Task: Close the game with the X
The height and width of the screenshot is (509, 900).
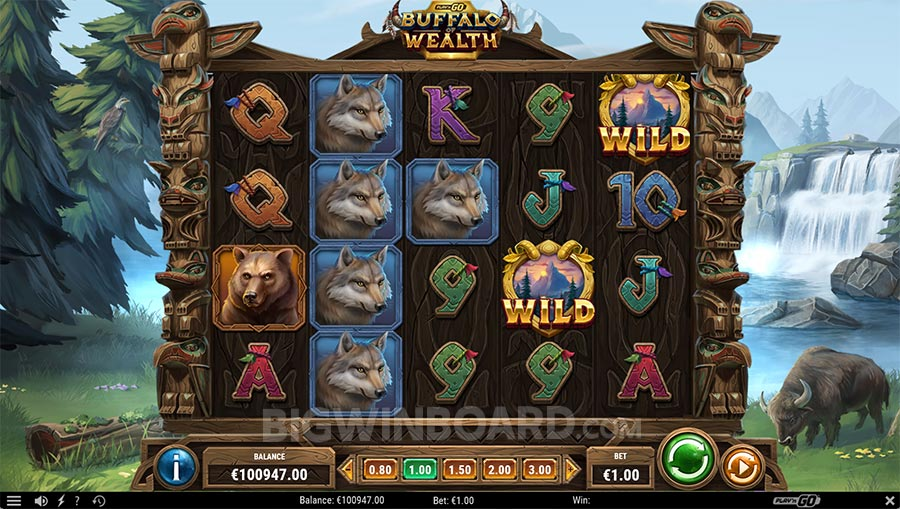Action: [889, 500]
